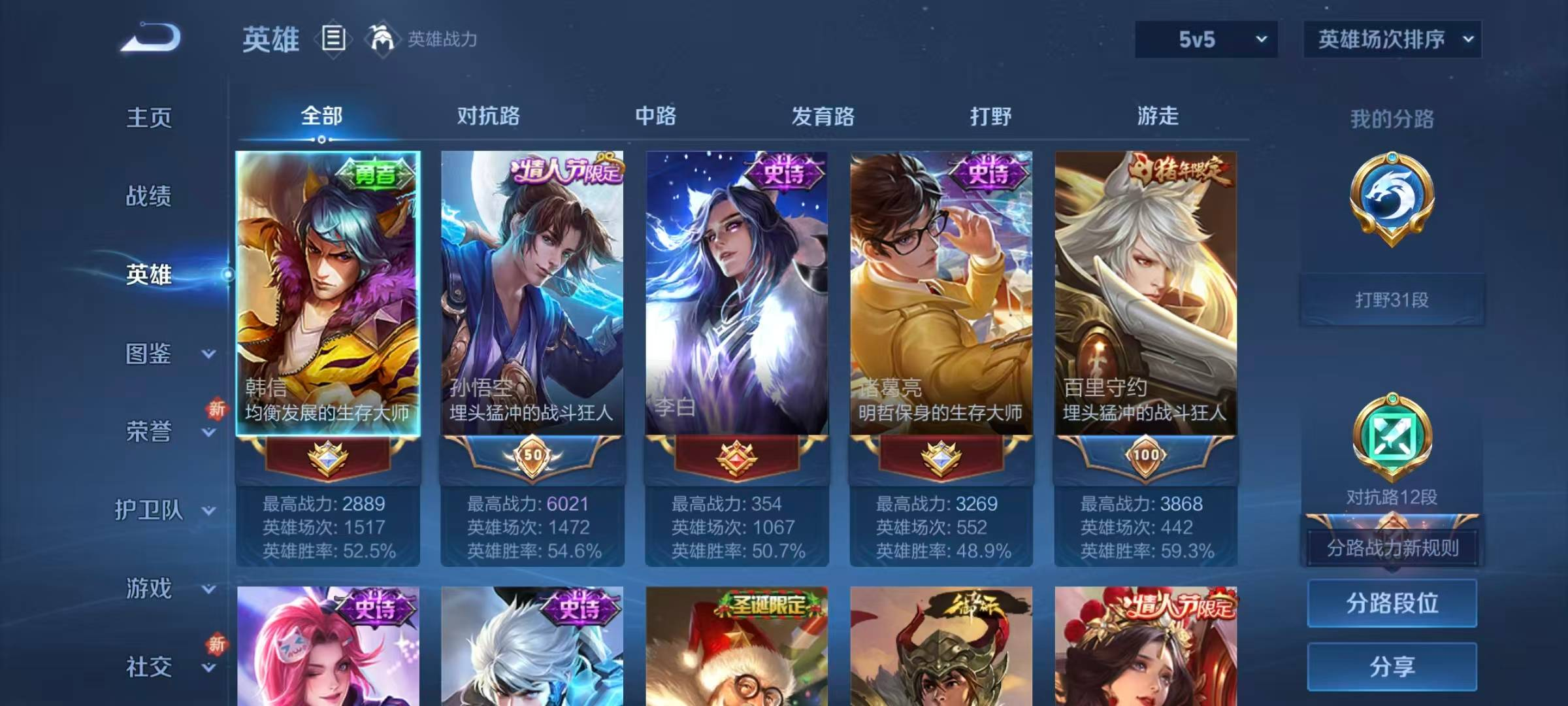Image resolution: width=1568 pixels, height=706 pixels.
Task: Click the 分路段位 button
Action: [1392, 603]
